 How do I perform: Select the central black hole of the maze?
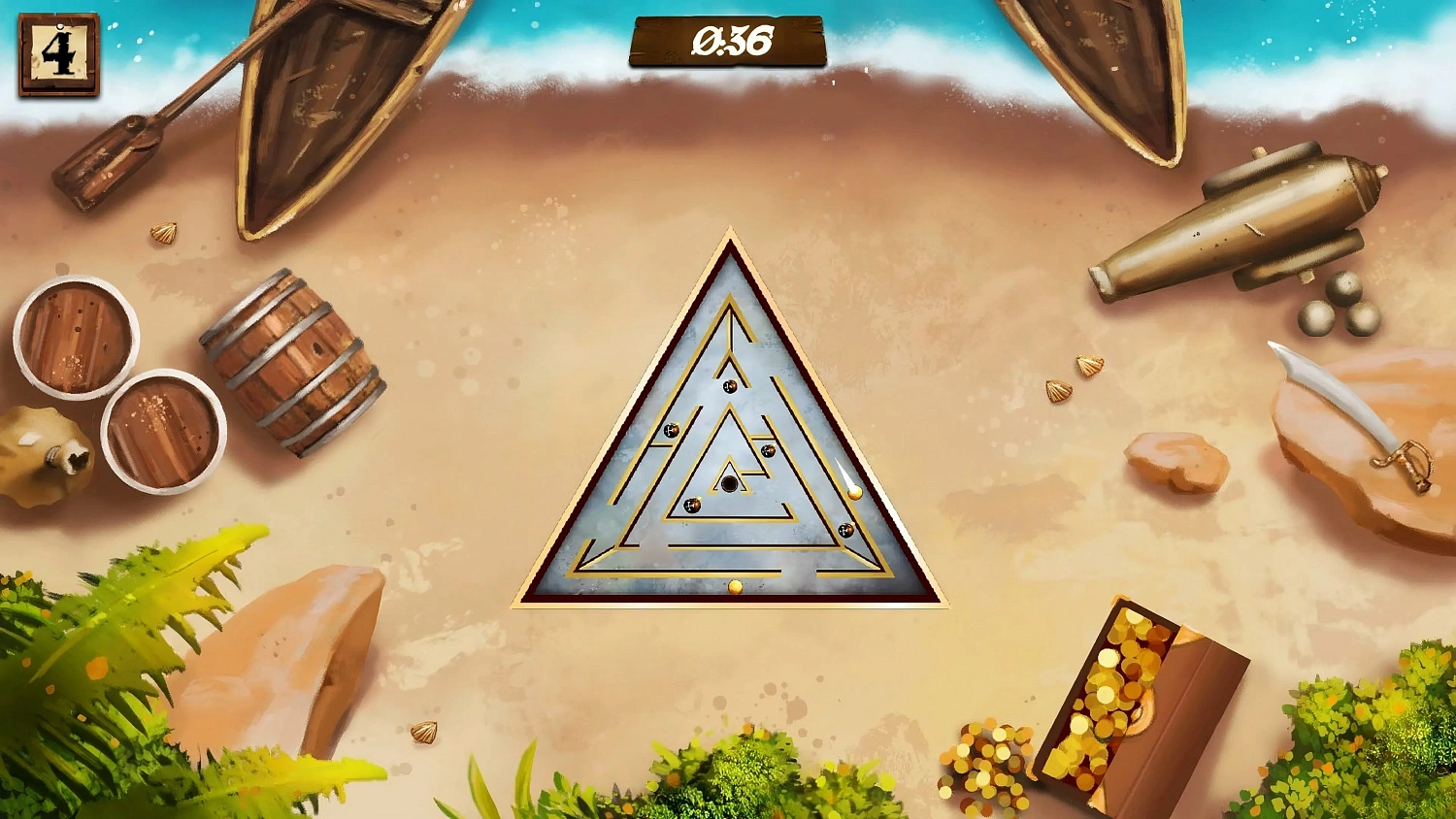[x=729, y=482]
